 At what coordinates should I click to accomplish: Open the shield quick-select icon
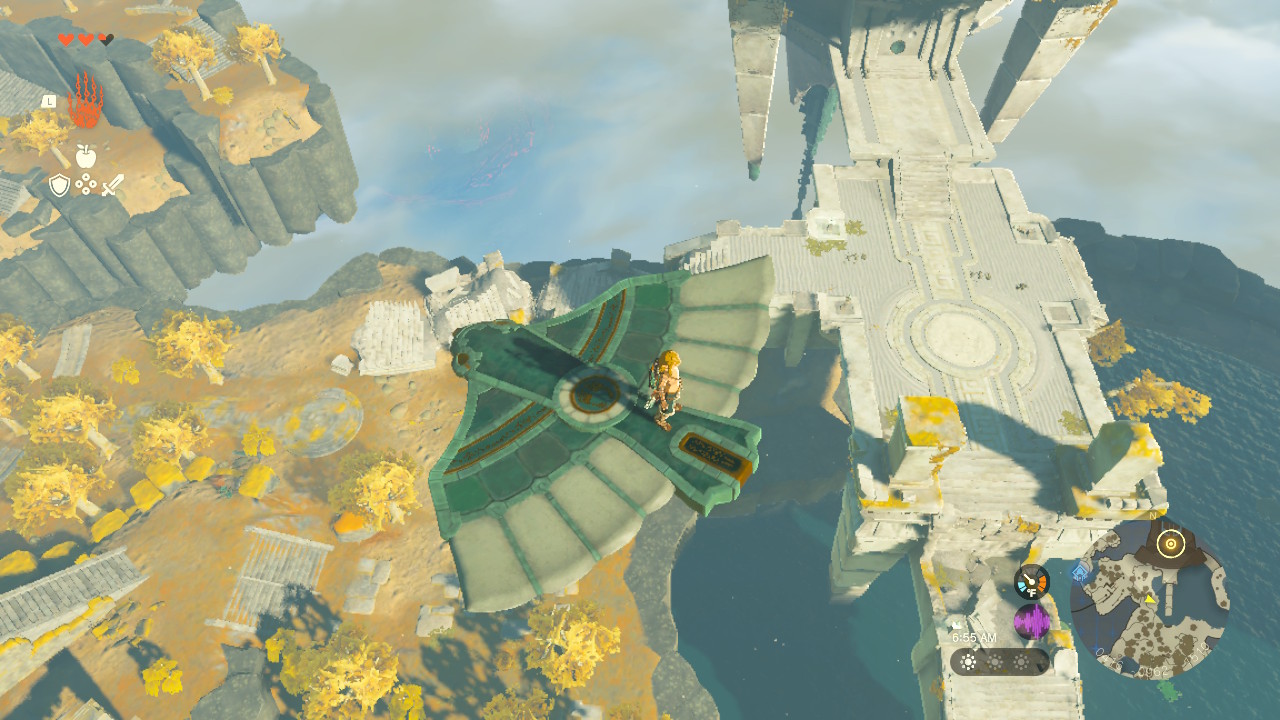pyautogui.click(x=59, y=185)
